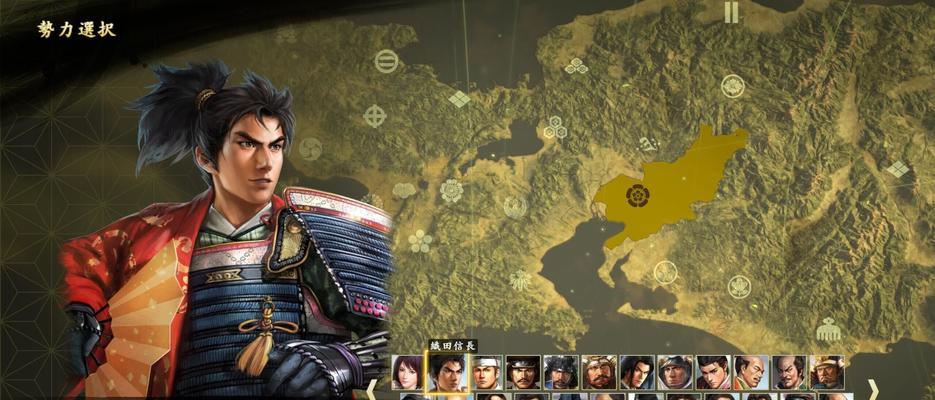Go to previous warlords with left arrow

371,386
